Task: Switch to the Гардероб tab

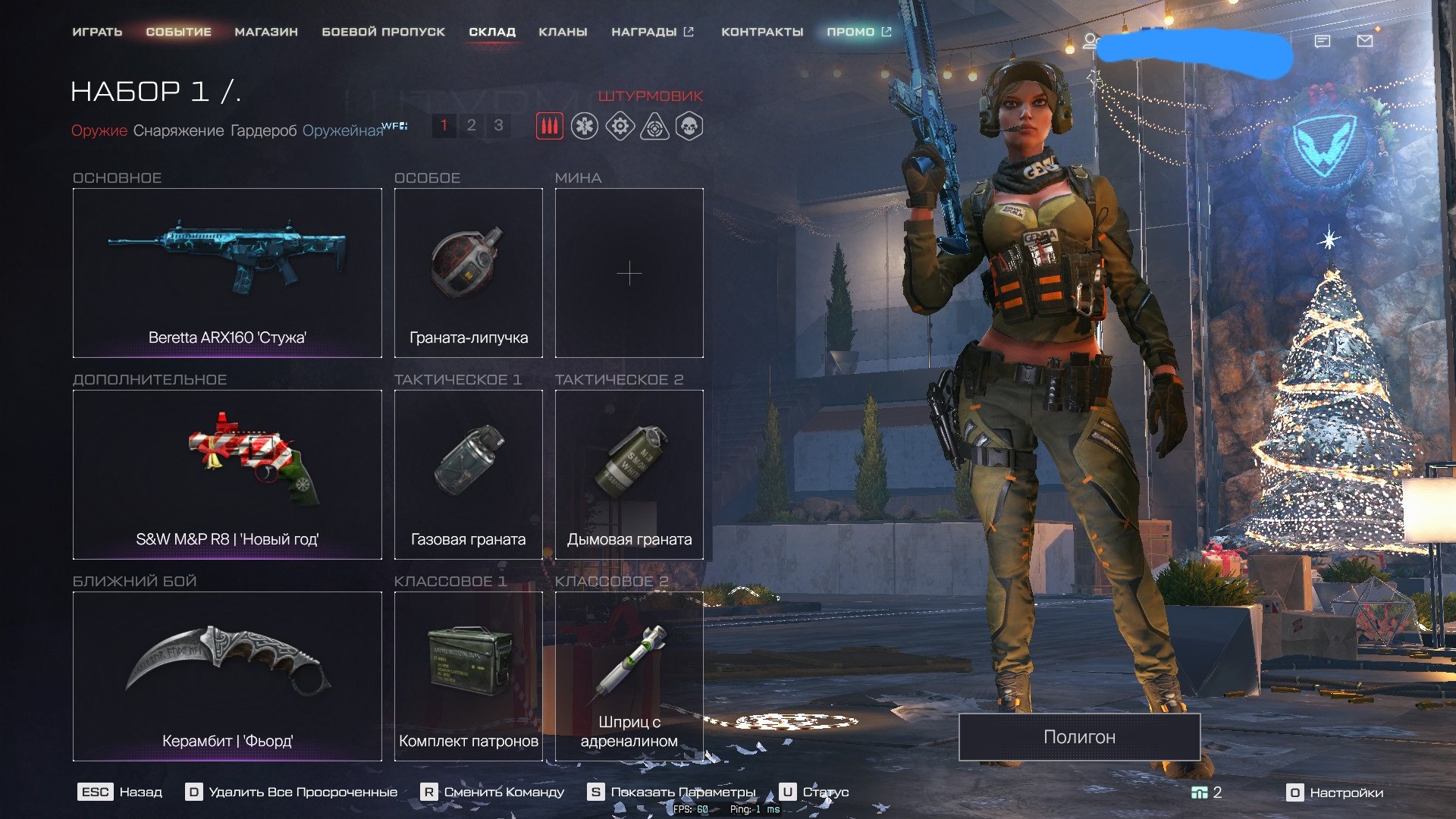Action: point(263,130)
